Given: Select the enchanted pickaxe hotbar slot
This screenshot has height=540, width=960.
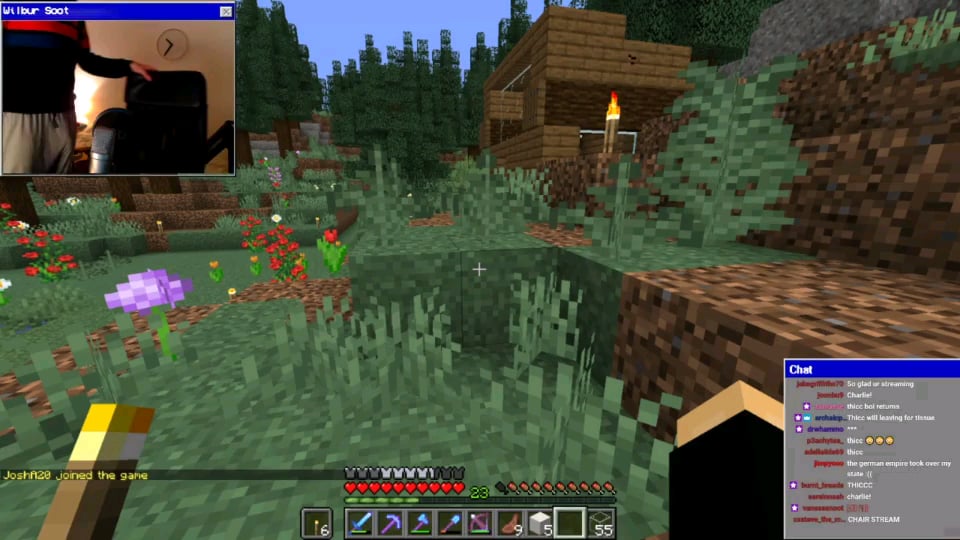Looking at the screenshot, I should click(x=390, y=523).
